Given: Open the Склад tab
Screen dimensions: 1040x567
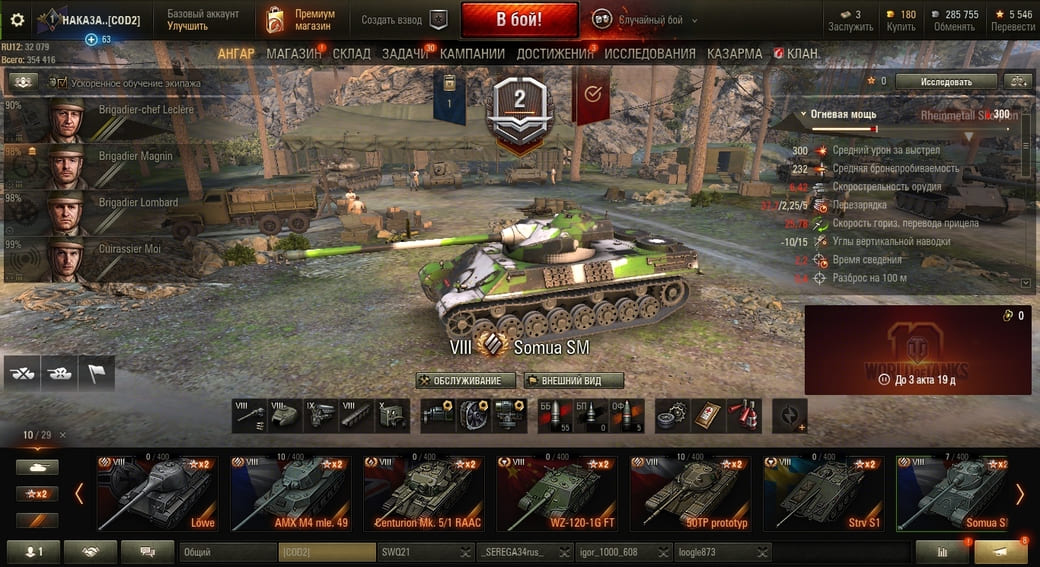Looking at the screenshot, I should click(351, 53).
